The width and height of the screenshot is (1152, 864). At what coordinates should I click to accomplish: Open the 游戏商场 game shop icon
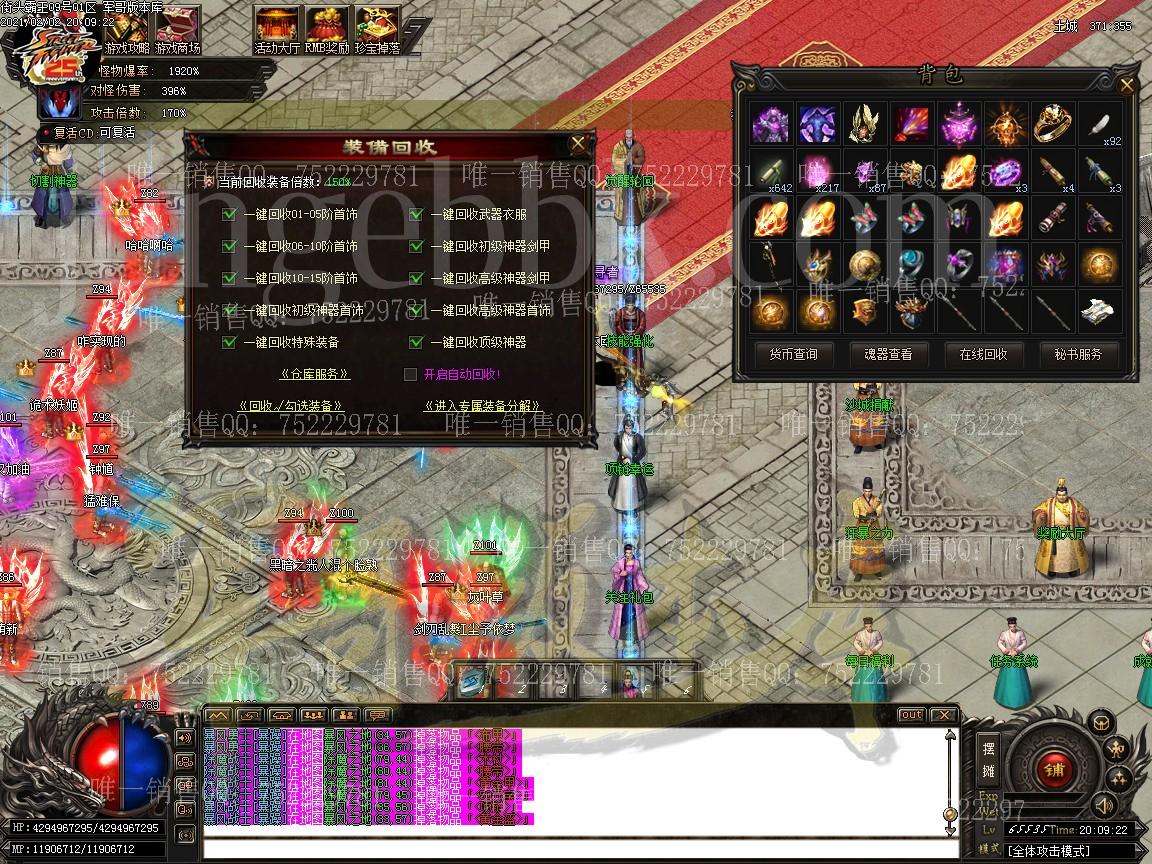pyautogui.click(x=177, y=28)
